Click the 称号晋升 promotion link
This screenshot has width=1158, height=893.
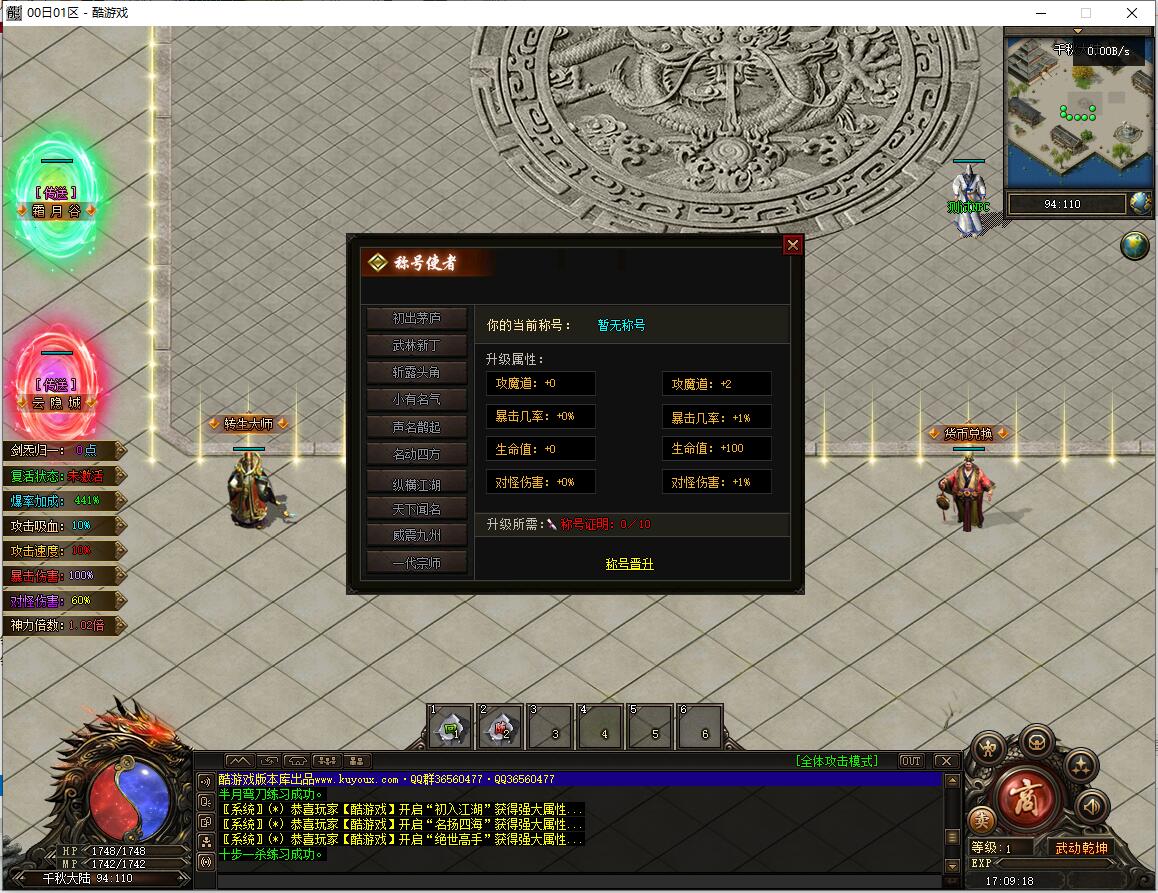[629, 564]
